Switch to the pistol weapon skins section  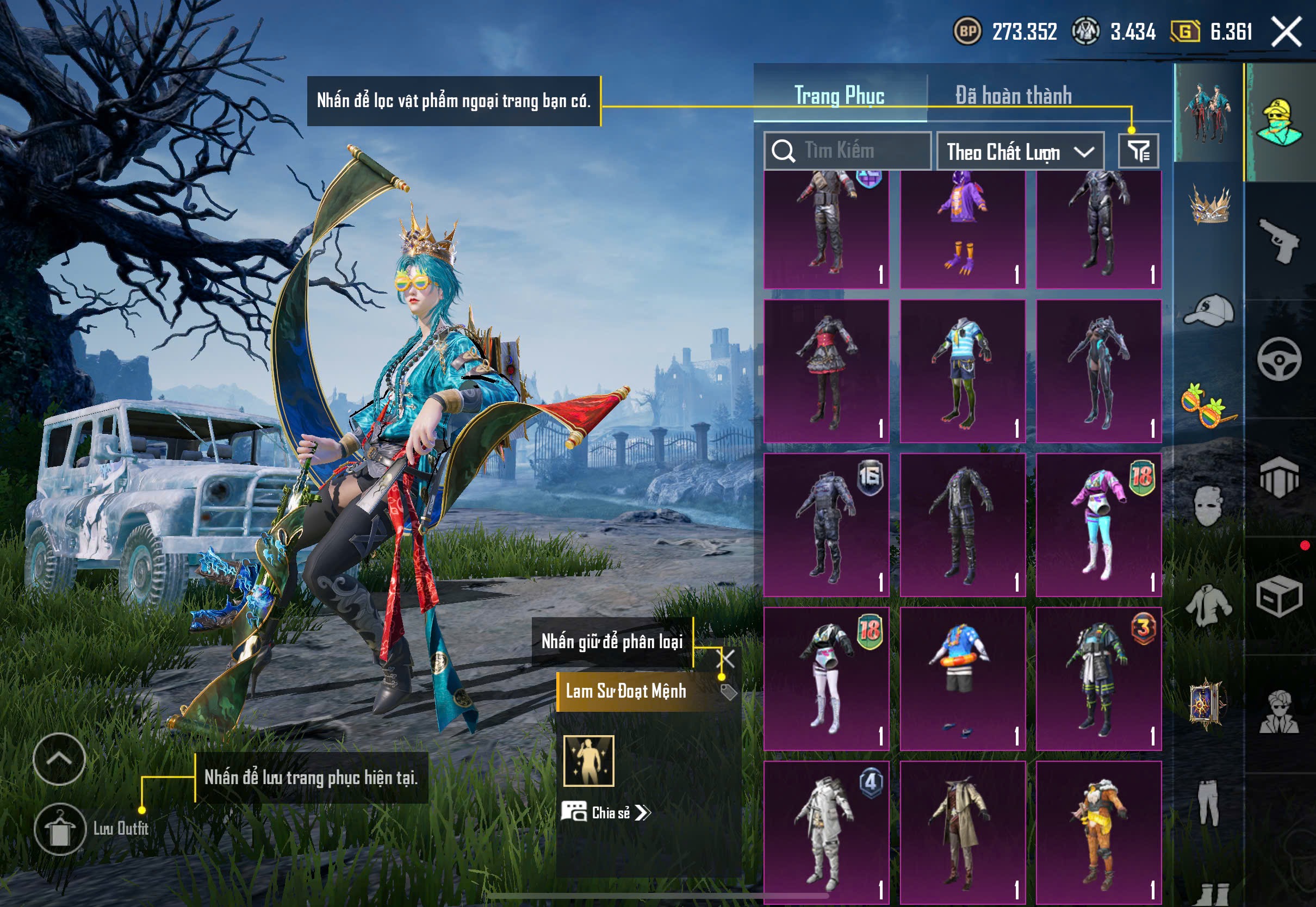click(x=1279, y=240)
